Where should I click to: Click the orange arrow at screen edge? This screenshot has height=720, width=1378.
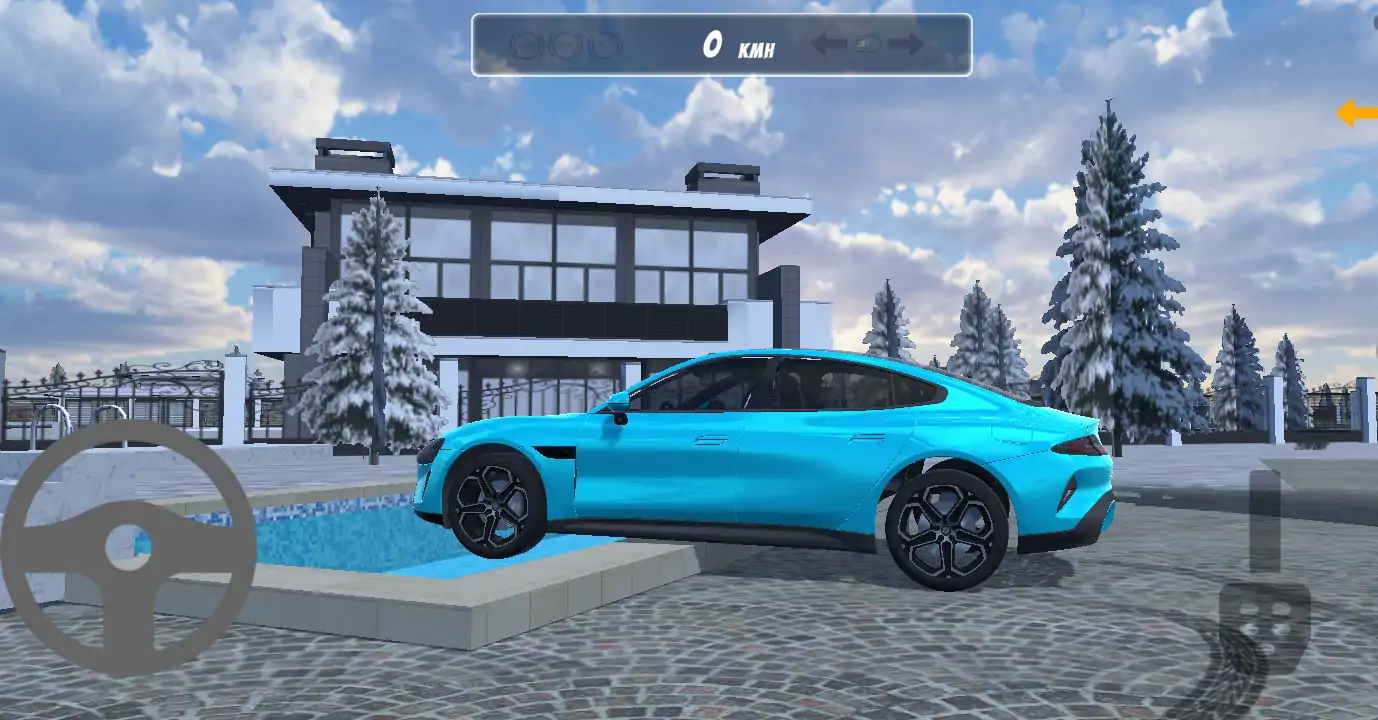[x=1357, y=113]
